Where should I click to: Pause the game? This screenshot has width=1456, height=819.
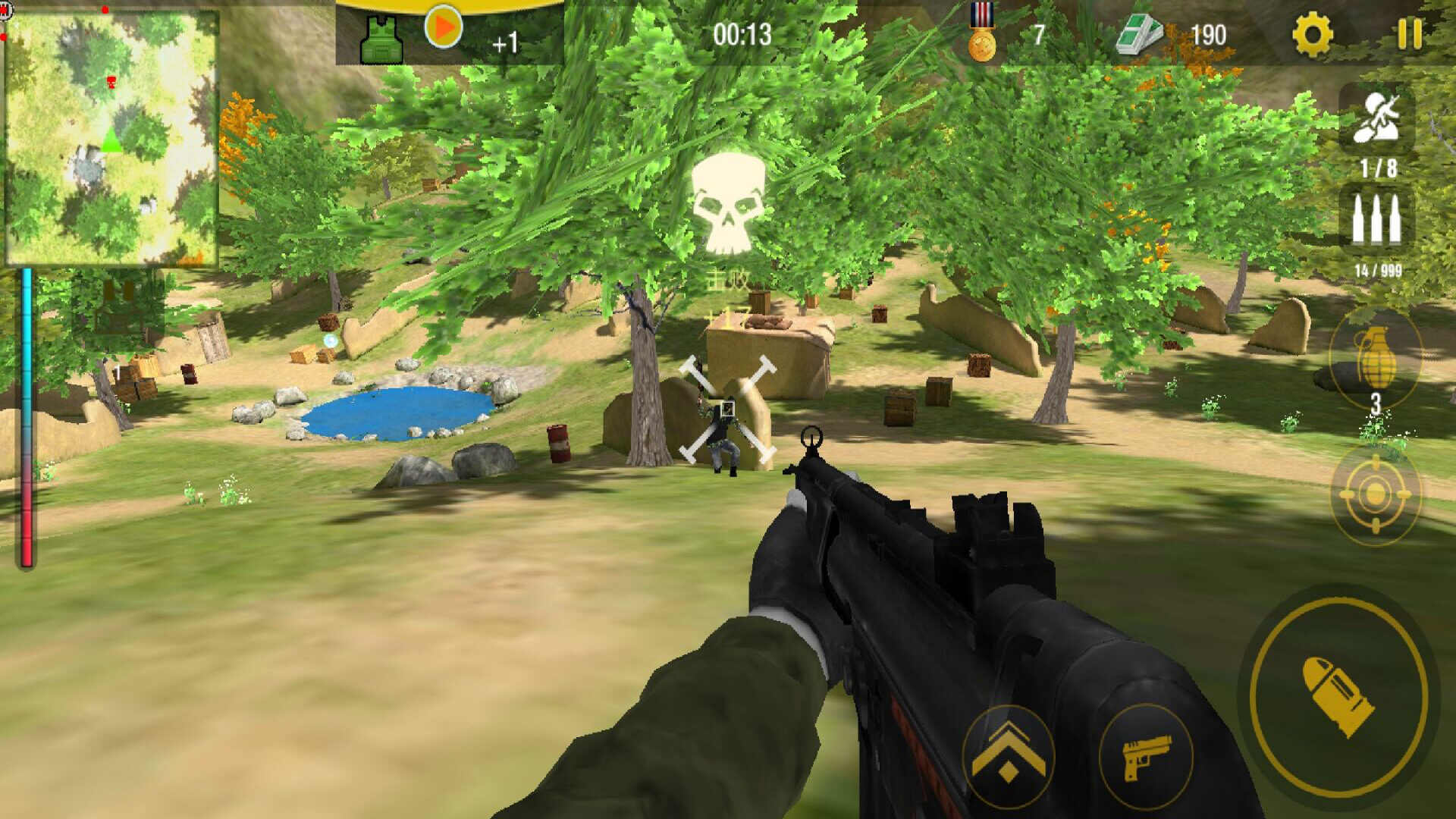1410,35
